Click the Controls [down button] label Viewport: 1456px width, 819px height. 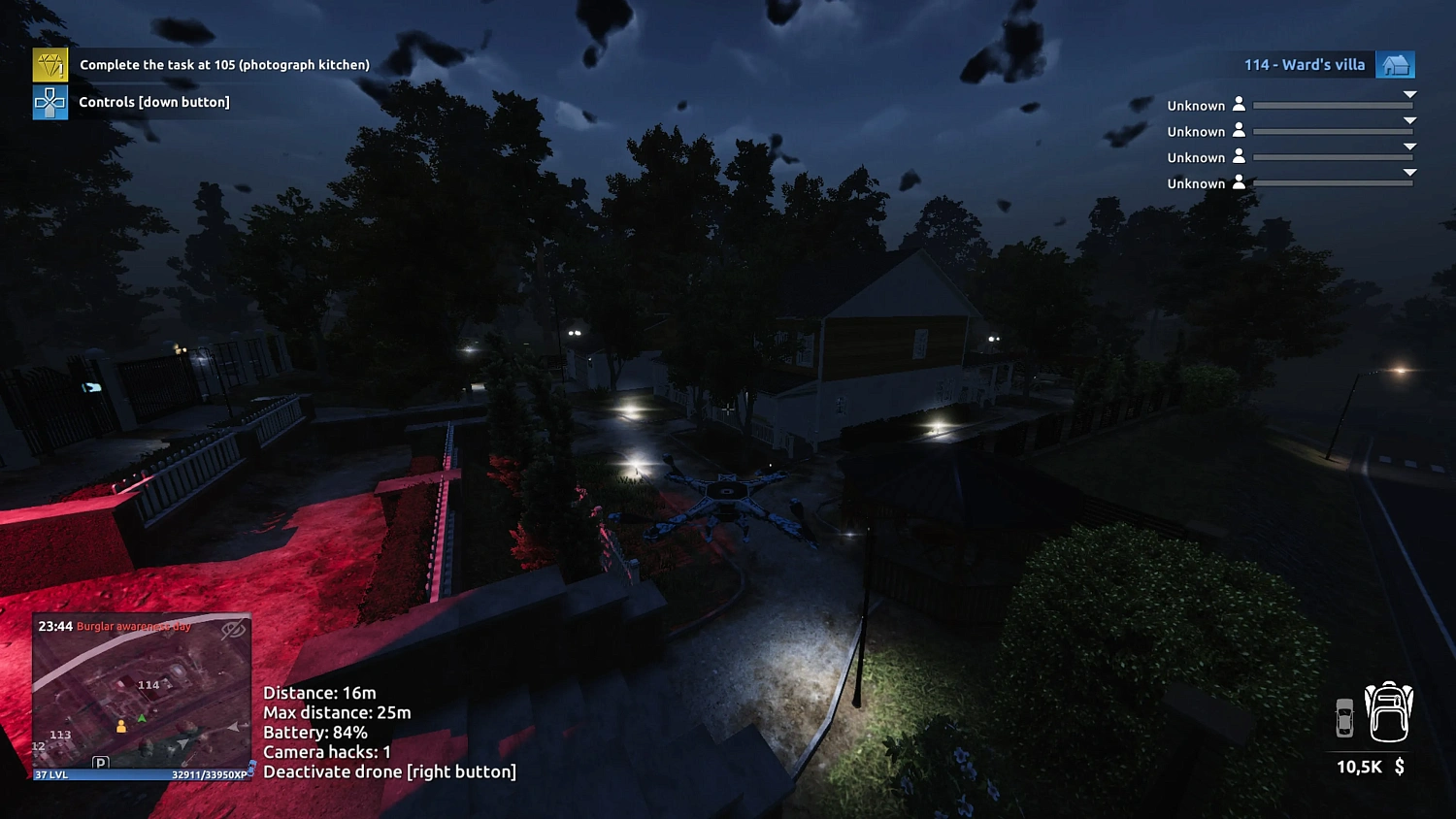152,101
